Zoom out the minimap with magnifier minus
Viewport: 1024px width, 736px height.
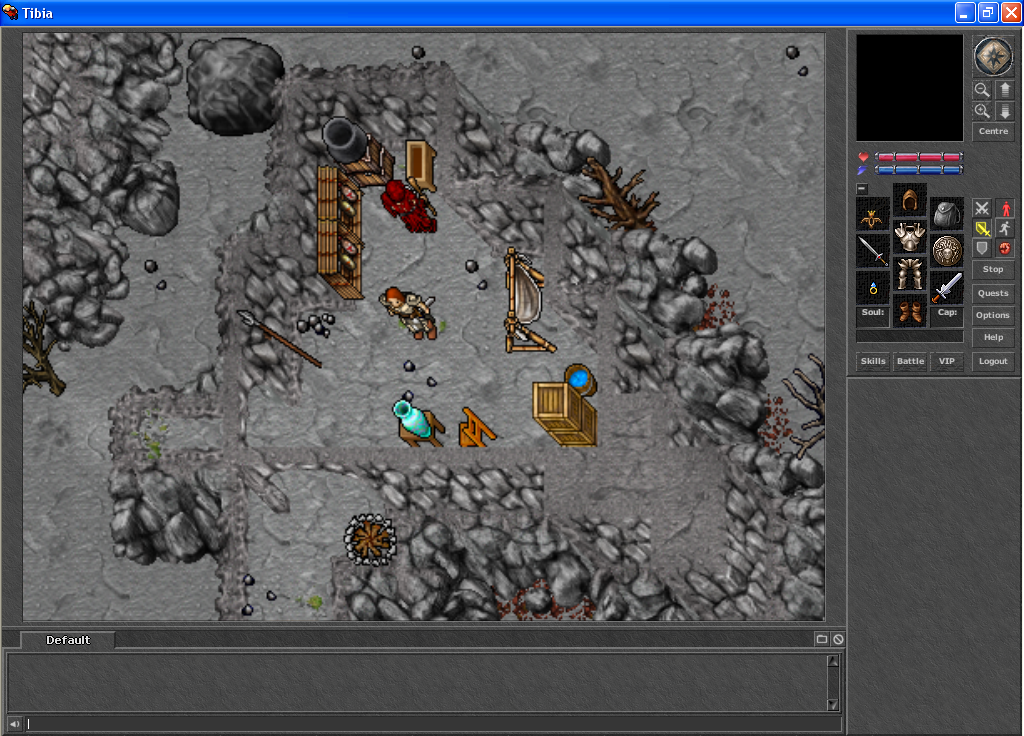click(x=982, y=89)
